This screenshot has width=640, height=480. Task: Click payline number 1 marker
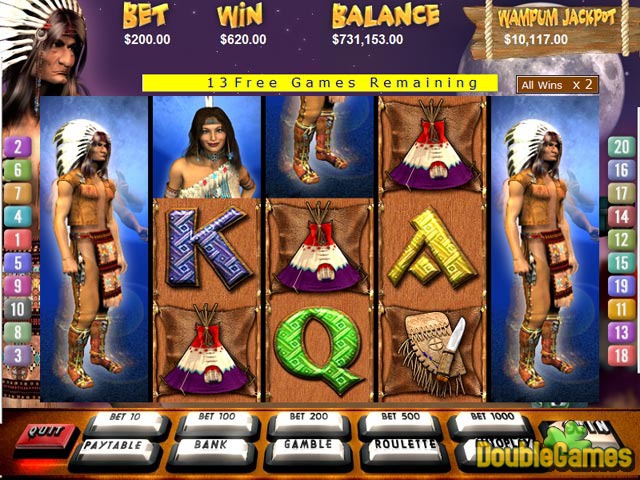pyautogui.click(x=18, y=240)
